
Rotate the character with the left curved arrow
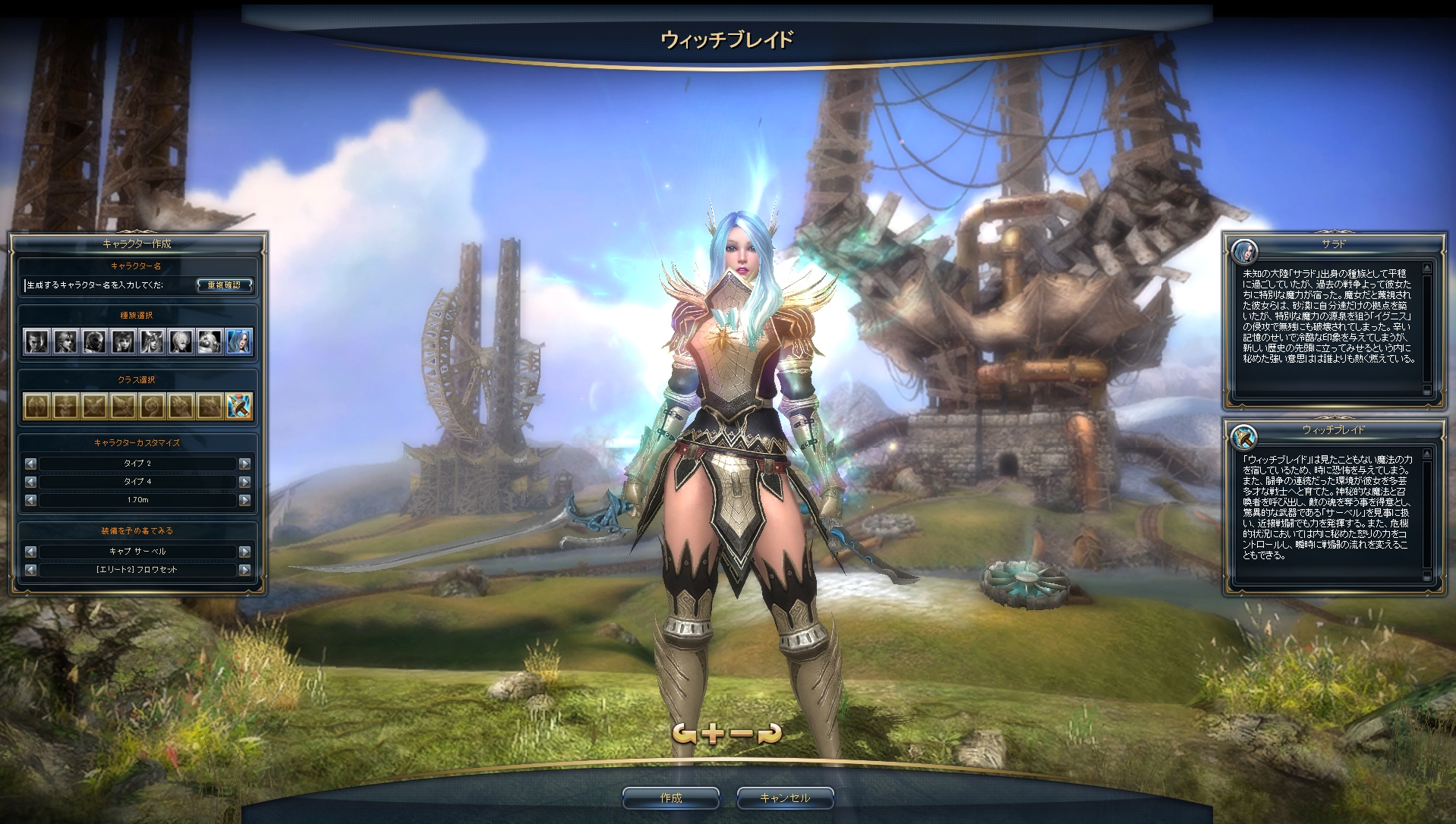pyautogui.click(x=684, y=733)
